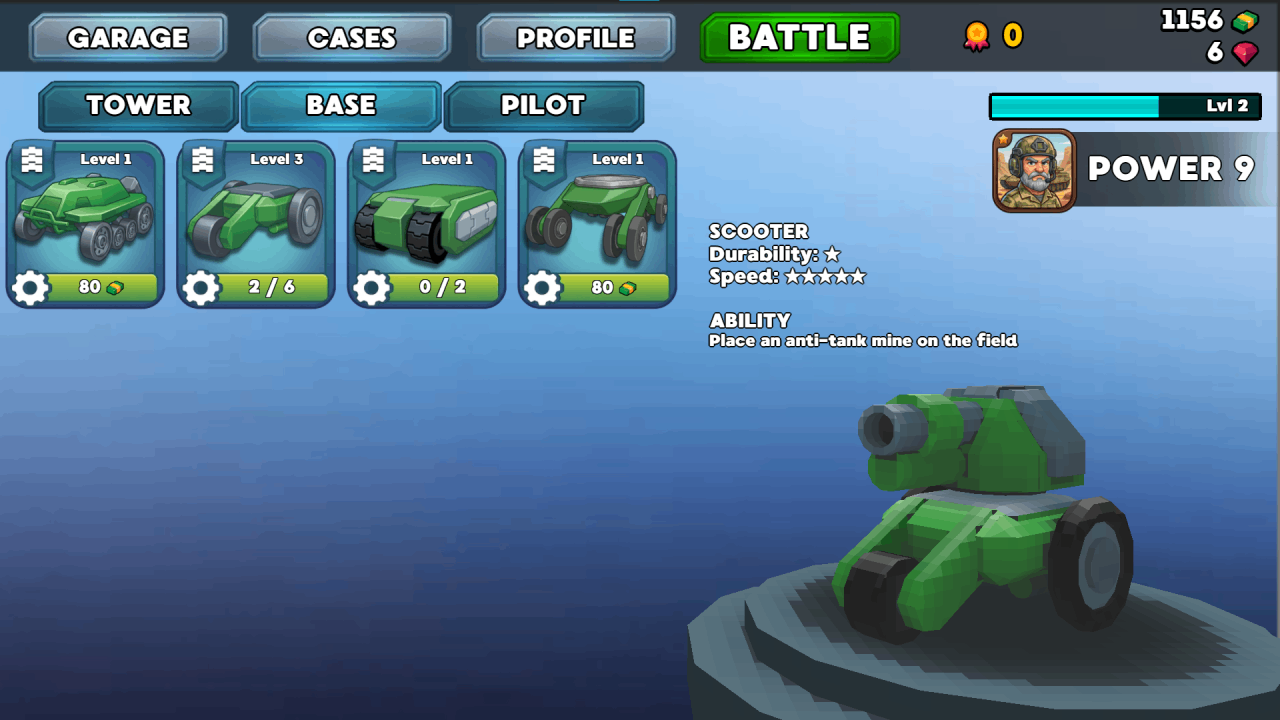Open upgrade gear on the Scooter card
The height and width of the screenshot is (720, 1280).
pos(543,289)
